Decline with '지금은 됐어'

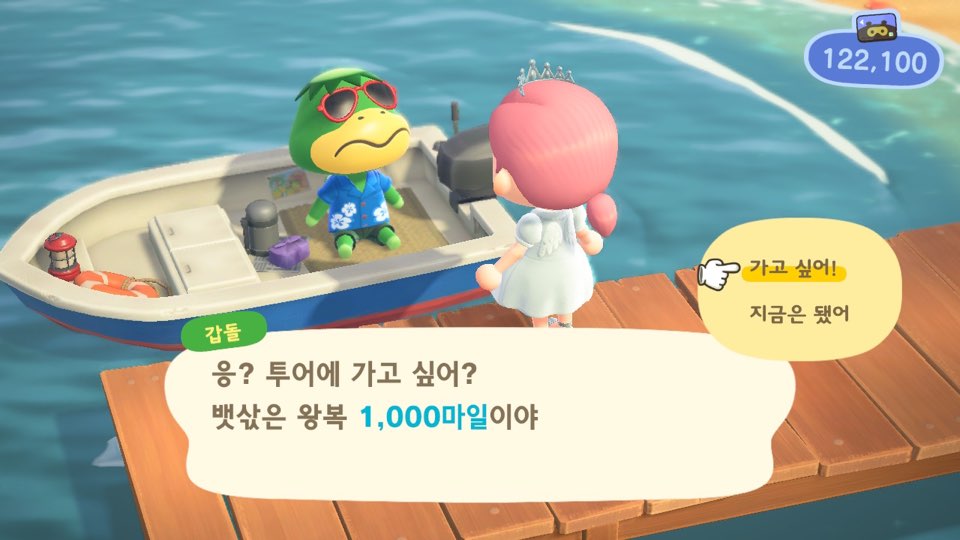[x=798, y=313]
